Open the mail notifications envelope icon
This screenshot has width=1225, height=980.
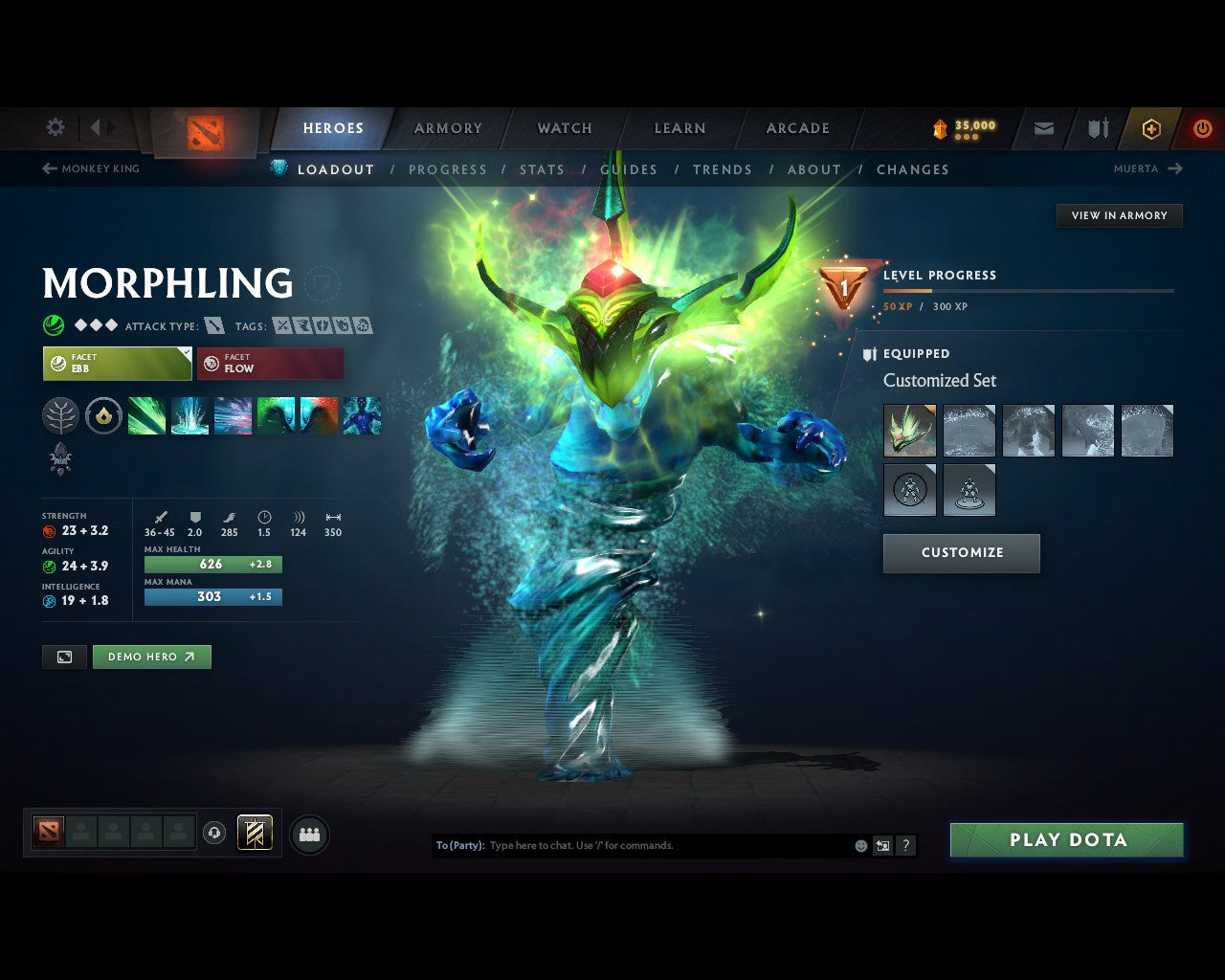pyautogui.click(x=1042, y=127)
